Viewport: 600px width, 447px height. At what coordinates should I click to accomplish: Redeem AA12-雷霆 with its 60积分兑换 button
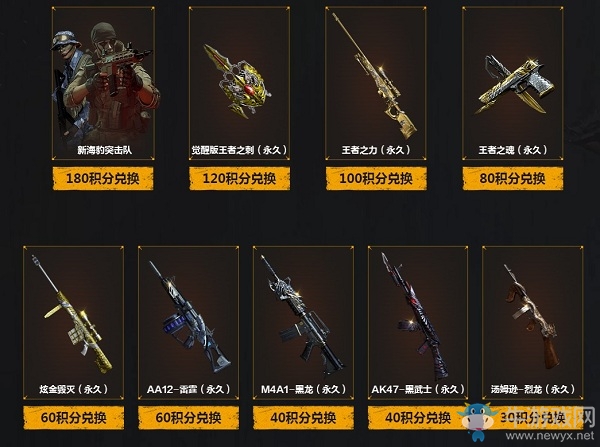click(x=188, y=418)
